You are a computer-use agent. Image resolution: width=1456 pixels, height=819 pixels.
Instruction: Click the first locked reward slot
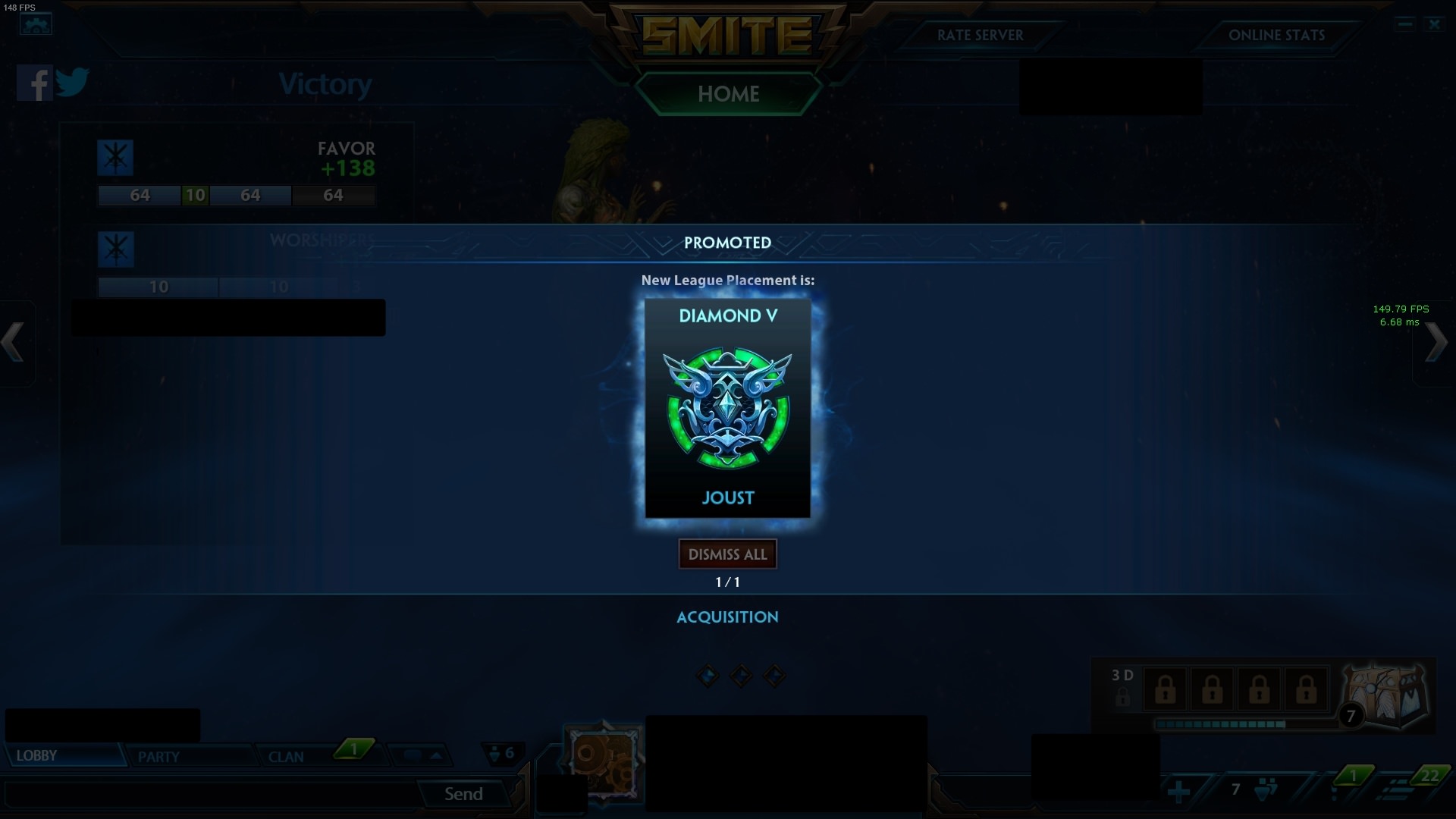[1166, 689]
